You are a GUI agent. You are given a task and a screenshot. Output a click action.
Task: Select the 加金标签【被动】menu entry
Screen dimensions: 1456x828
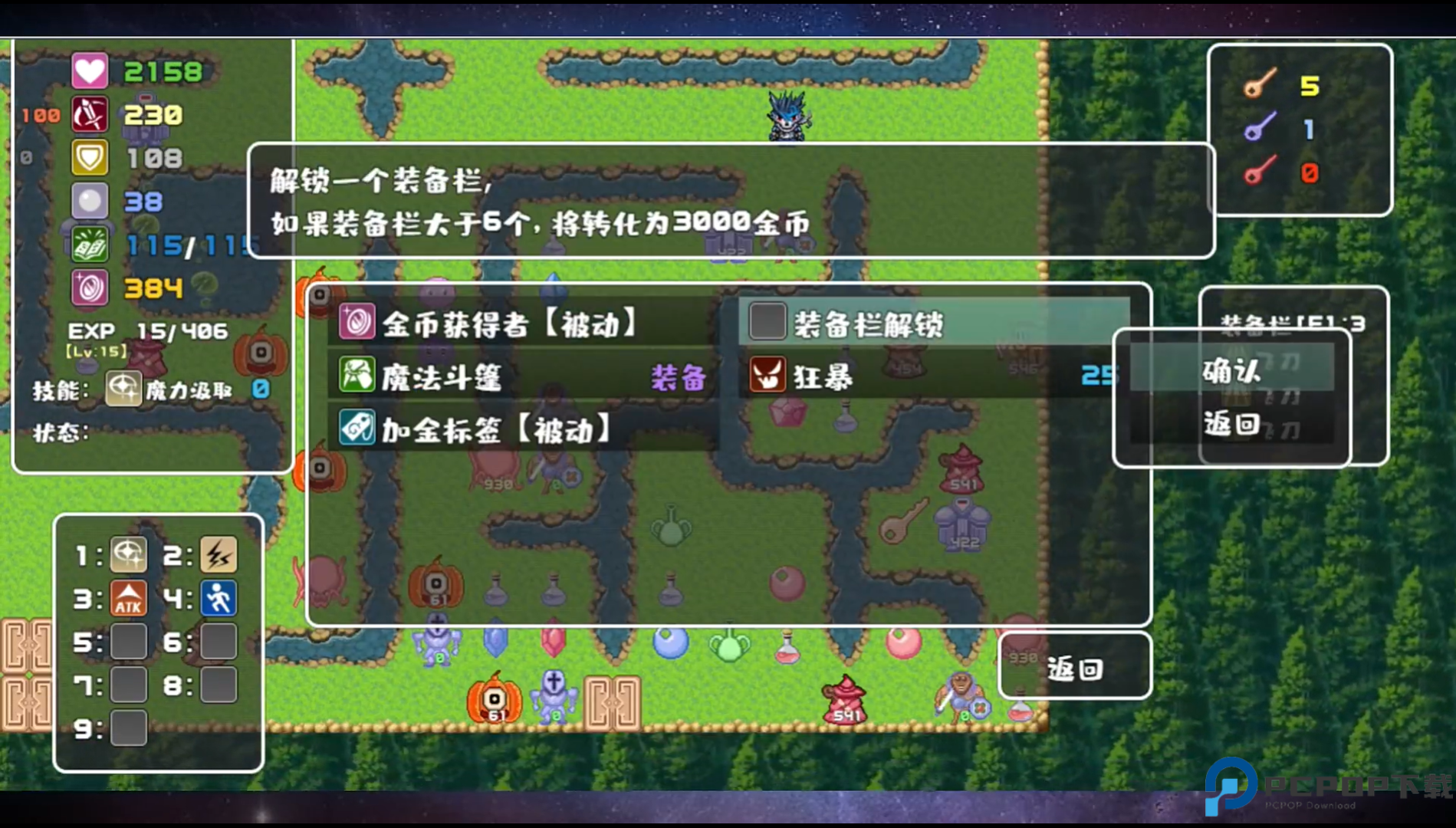491,431
